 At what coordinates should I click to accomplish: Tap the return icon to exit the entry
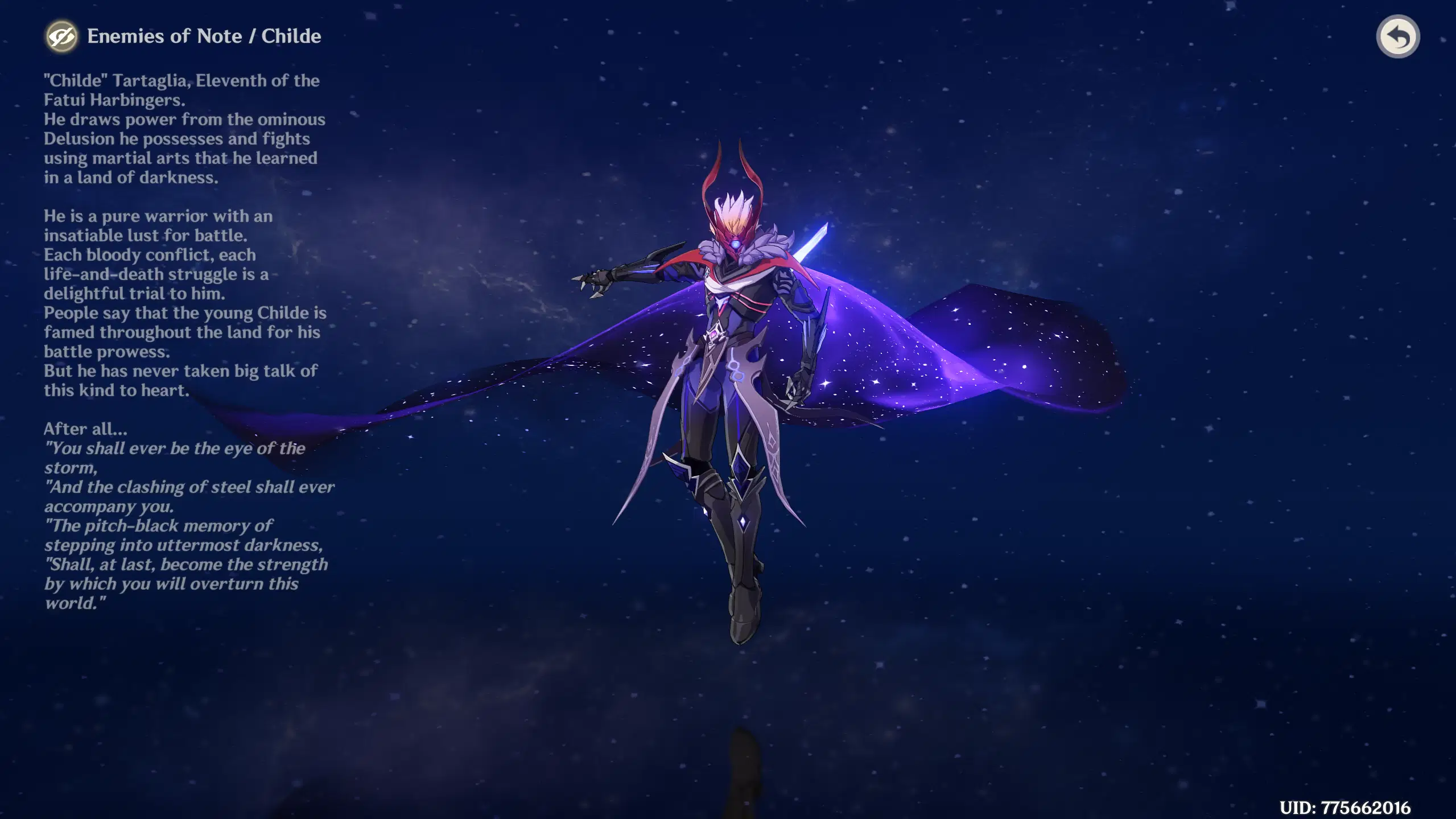pyautogui.click(x=1399, y=36)
